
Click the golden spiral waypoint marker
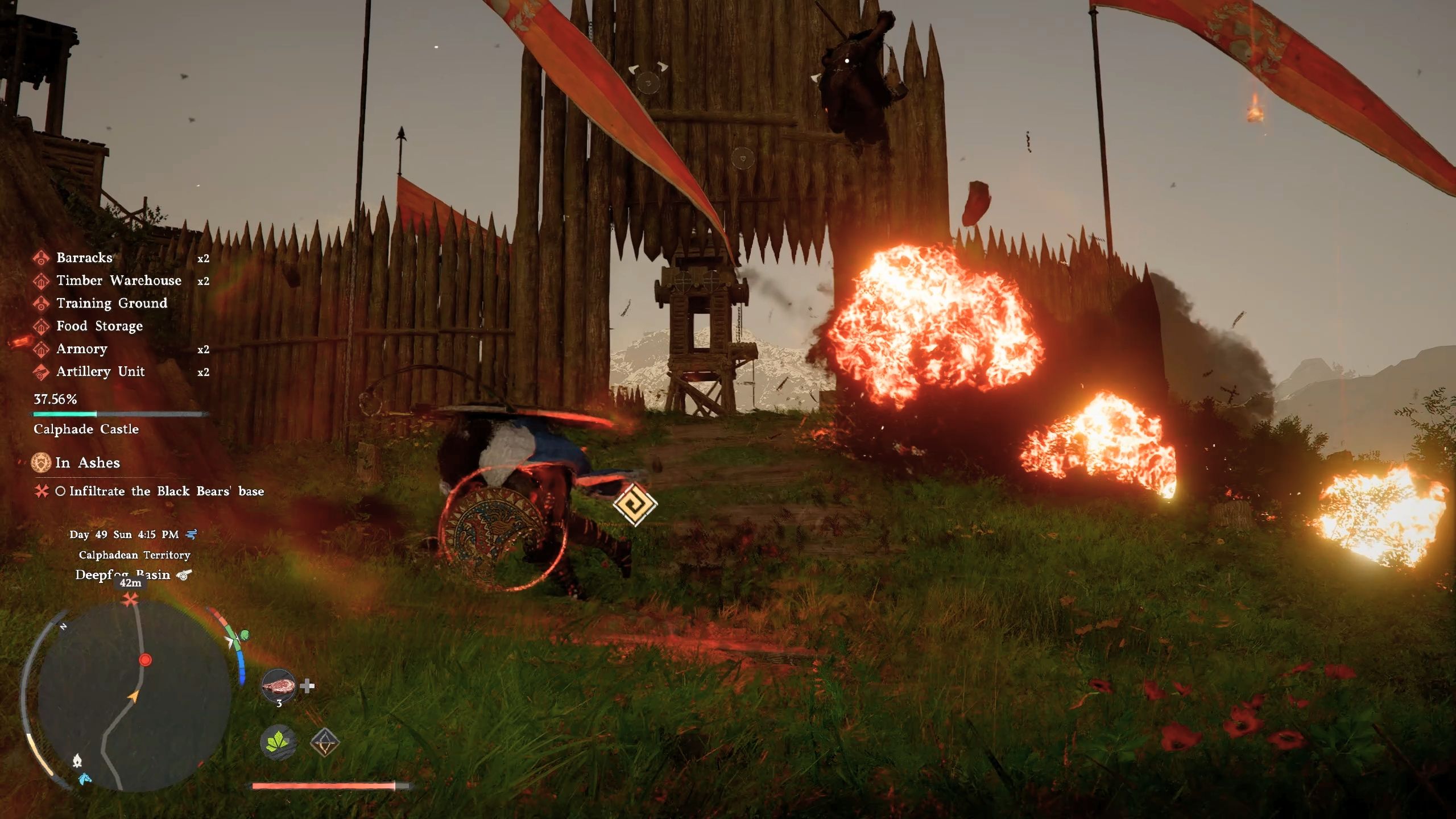tap(635, 504)
